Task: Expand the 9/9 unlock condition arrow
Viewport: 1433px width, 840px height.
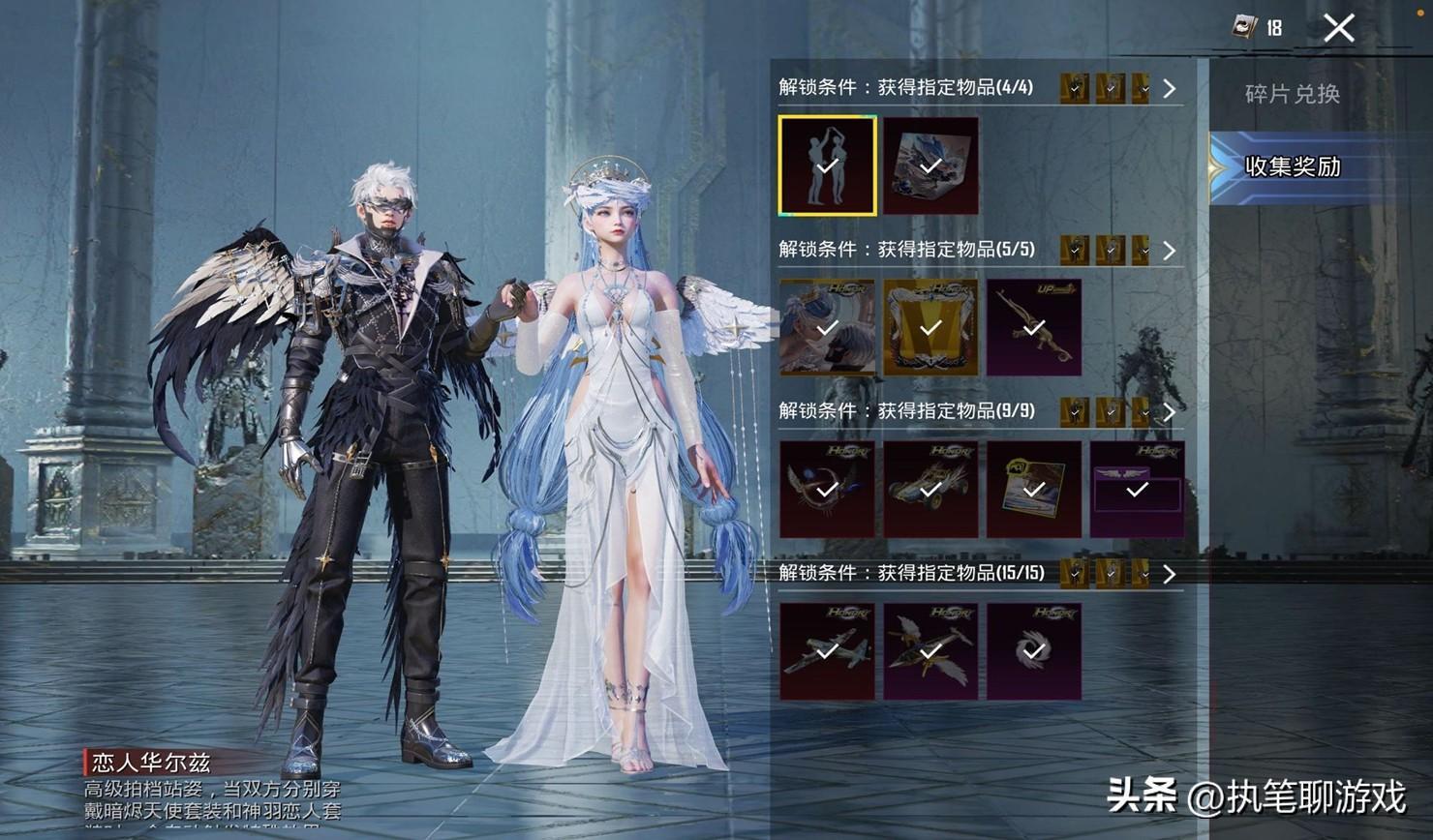Action: coord(1170,412)
